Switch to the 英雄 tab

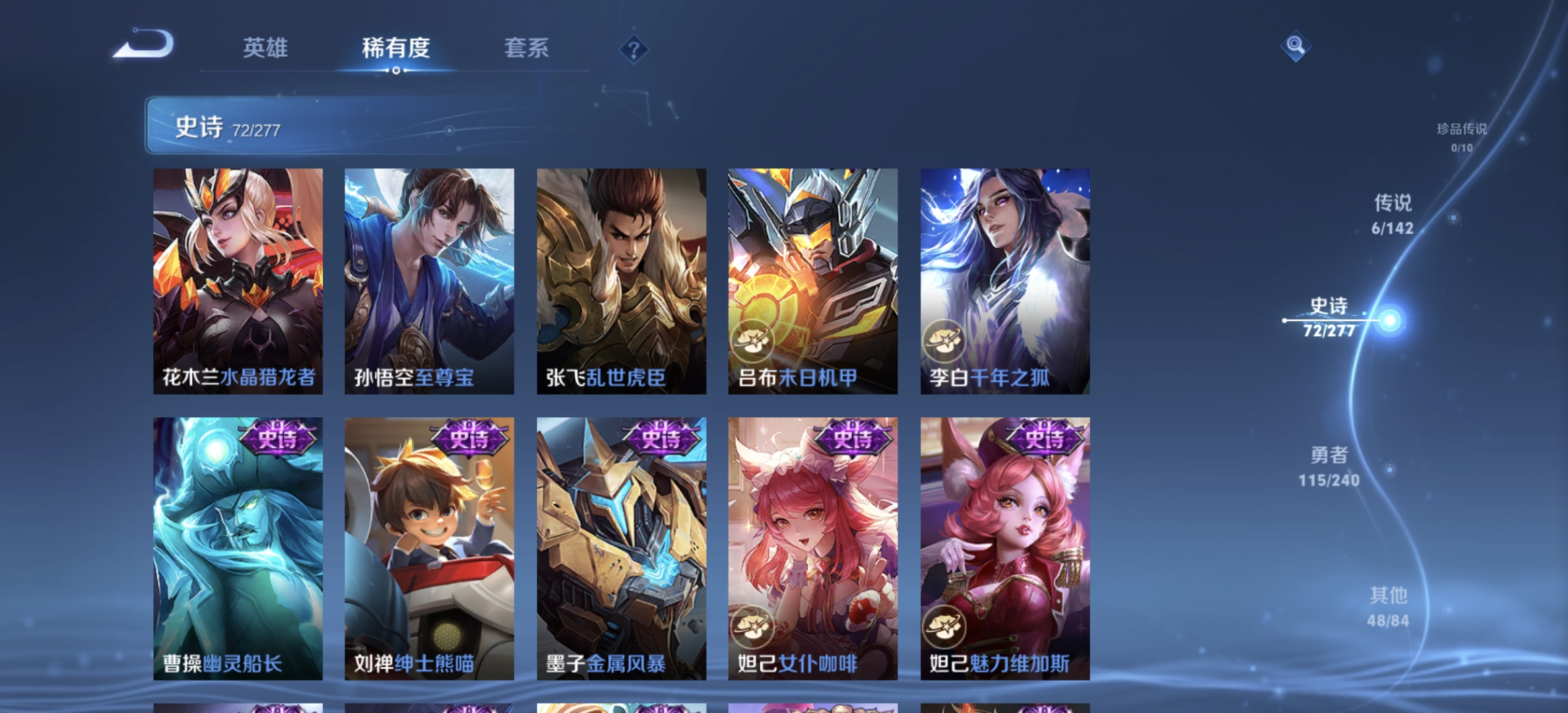(x=266, y=49)
